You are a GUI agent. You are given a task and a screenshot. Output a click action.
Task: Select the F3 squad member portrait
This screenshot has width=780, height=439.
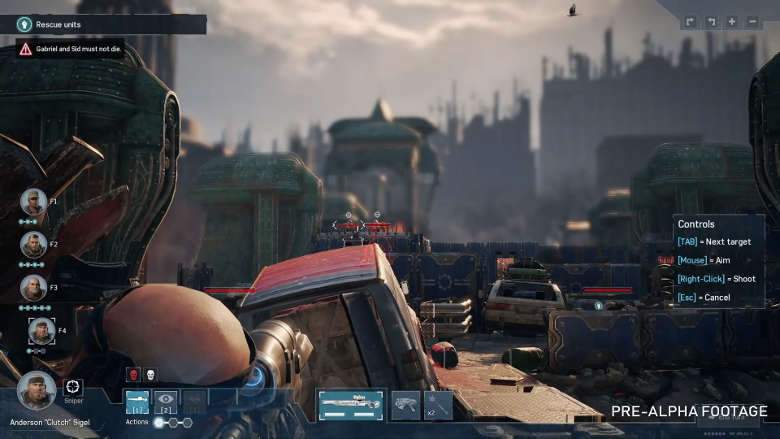coord(33,288)
